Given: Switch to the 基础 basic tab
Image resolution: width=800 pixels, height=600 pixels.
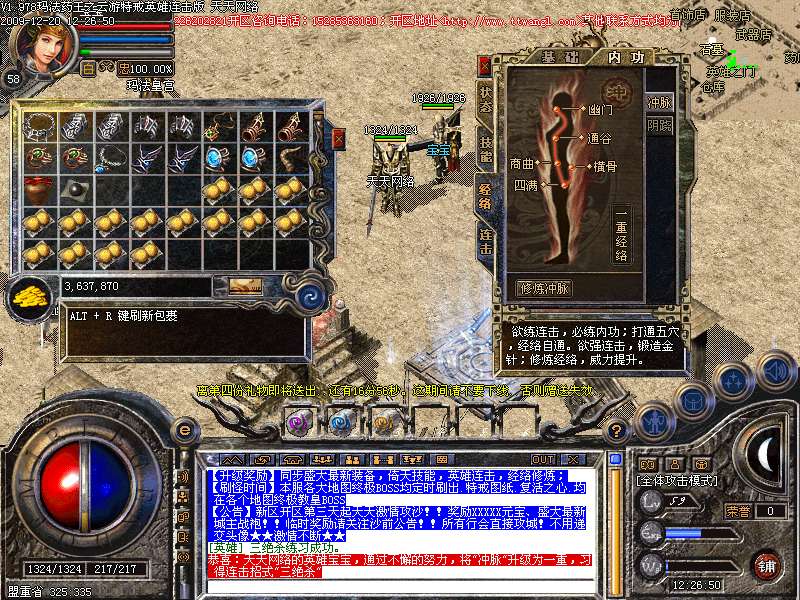Looking at the screenshot, I should pos(553,57).
